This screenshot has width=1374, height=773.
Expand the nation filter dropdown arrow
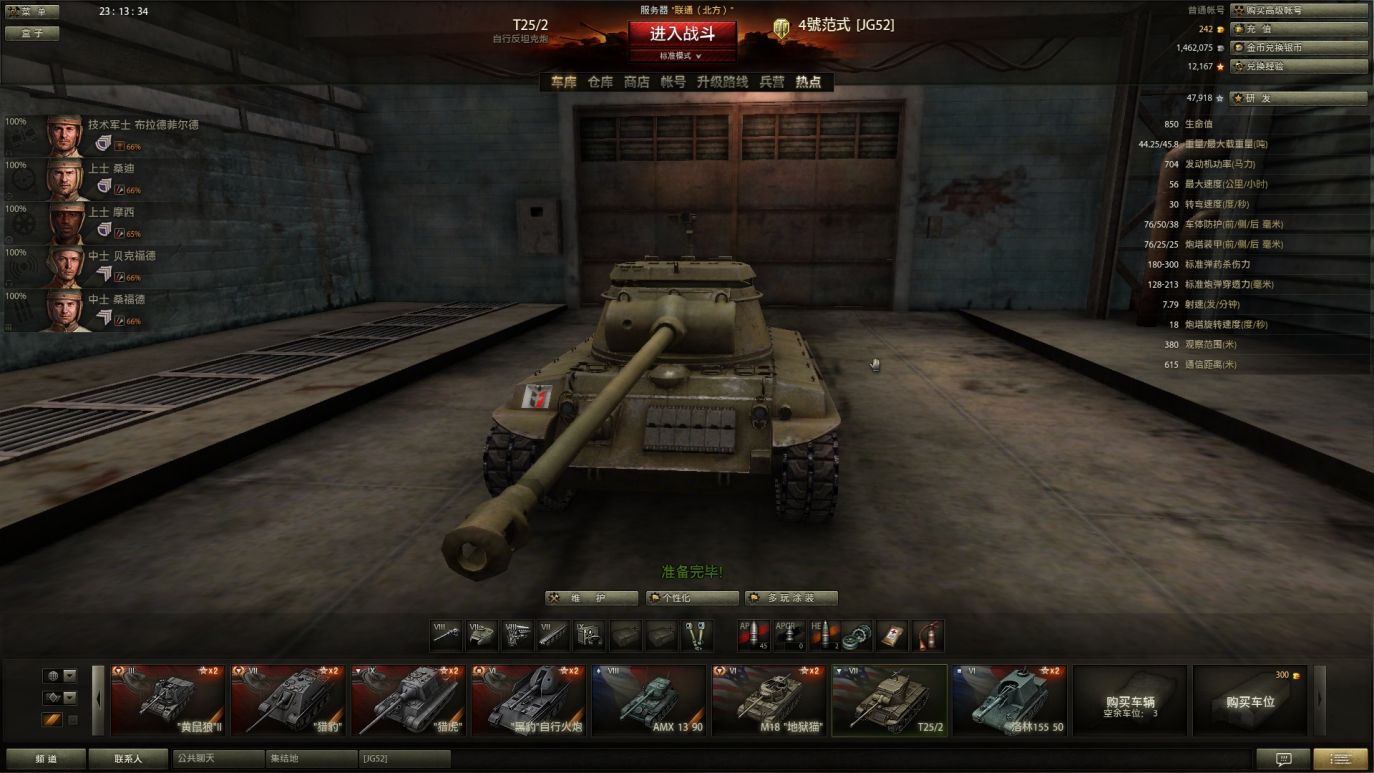click(x=69, y=676)
